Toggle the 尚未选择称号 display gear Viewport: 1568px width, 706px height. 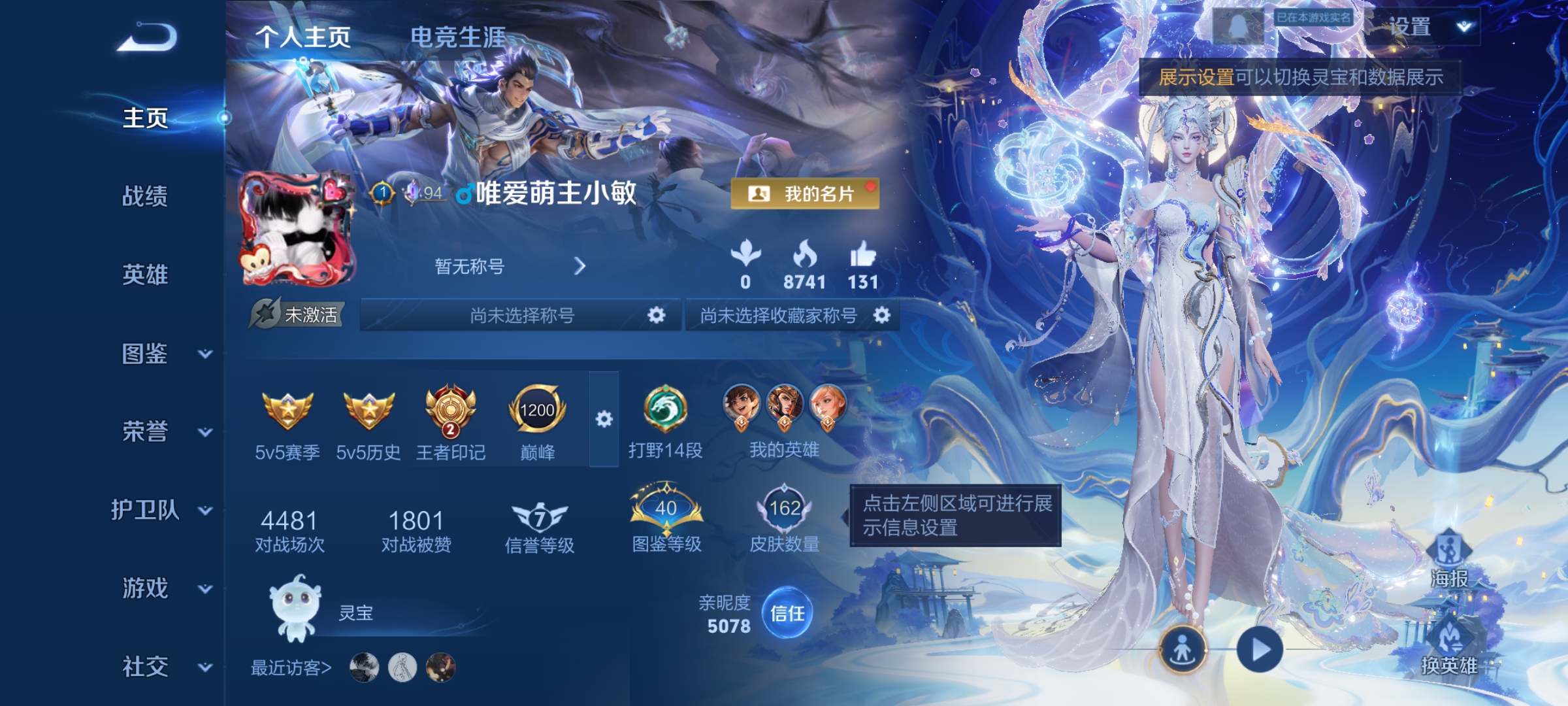click(x=655, y=316)
